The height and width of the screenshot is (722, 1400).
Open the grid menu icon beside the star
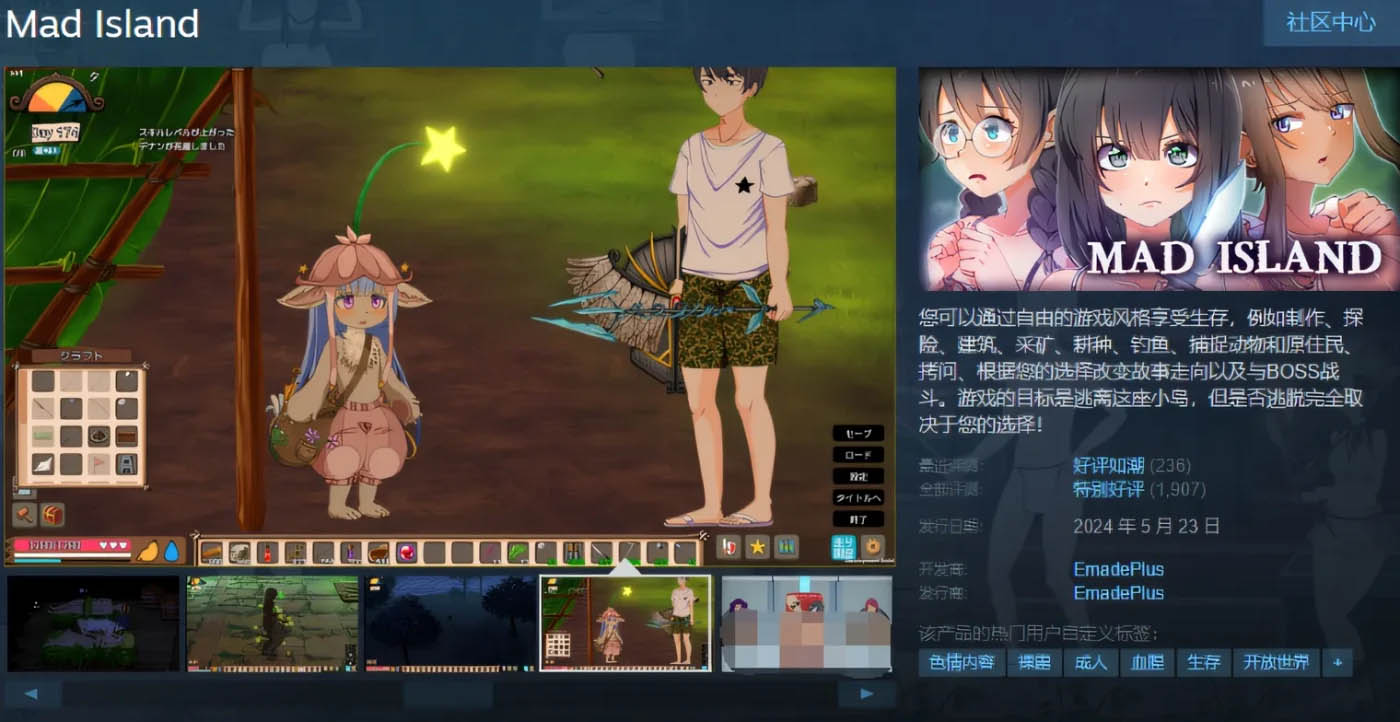786,546
